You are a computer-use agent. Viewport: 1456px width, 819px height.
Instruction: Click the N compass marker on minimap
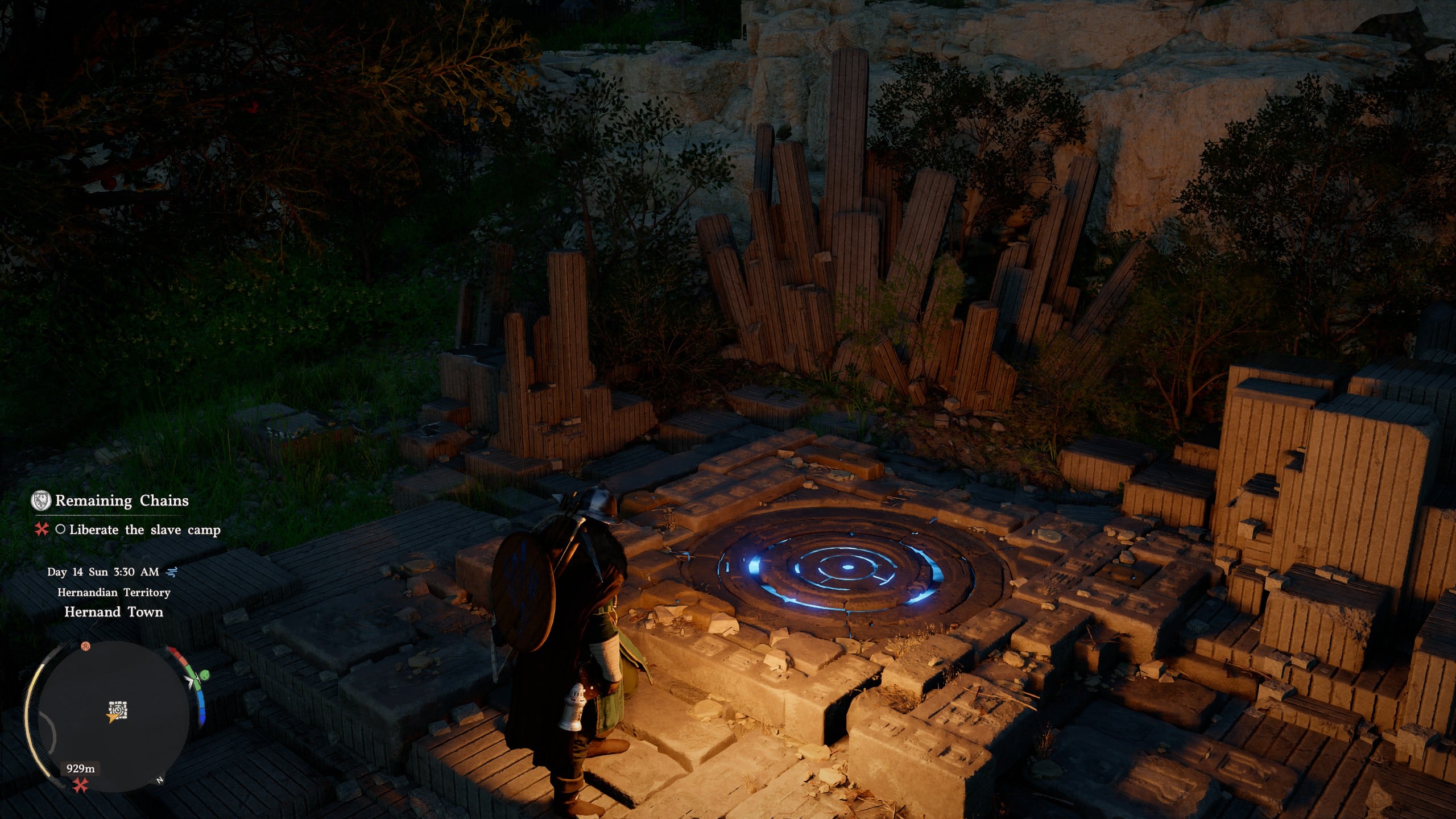[x=160, y=780]
